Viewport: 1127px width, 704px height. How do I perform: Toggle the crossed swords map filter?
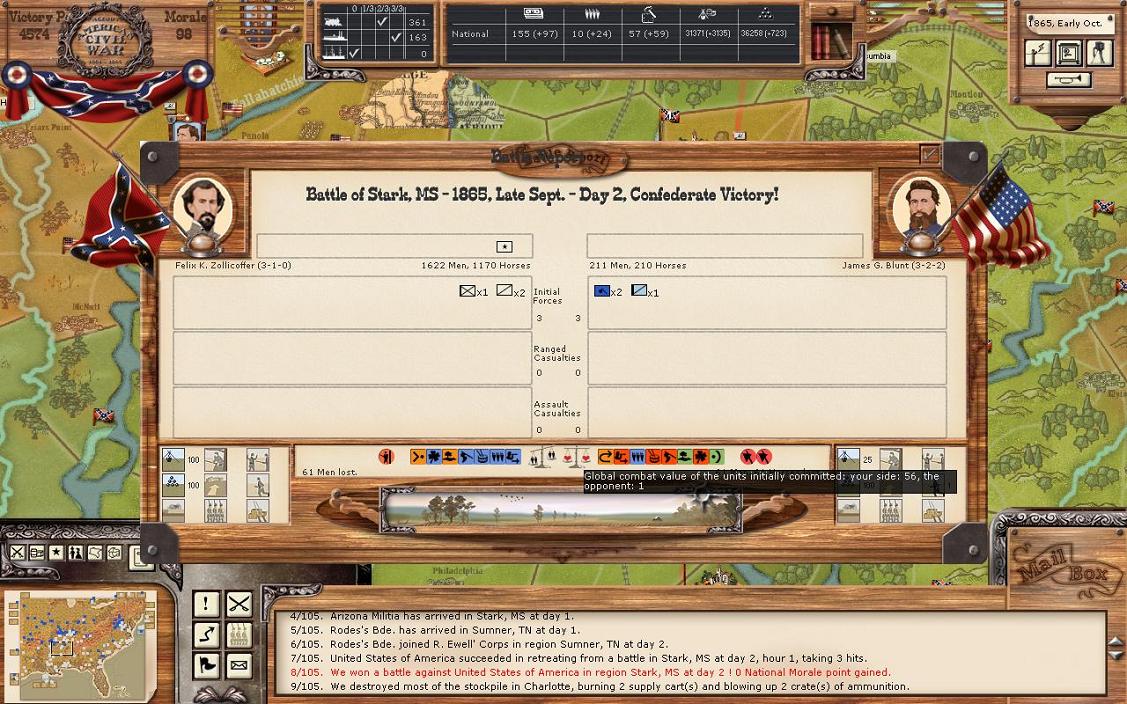coord(18,552)
